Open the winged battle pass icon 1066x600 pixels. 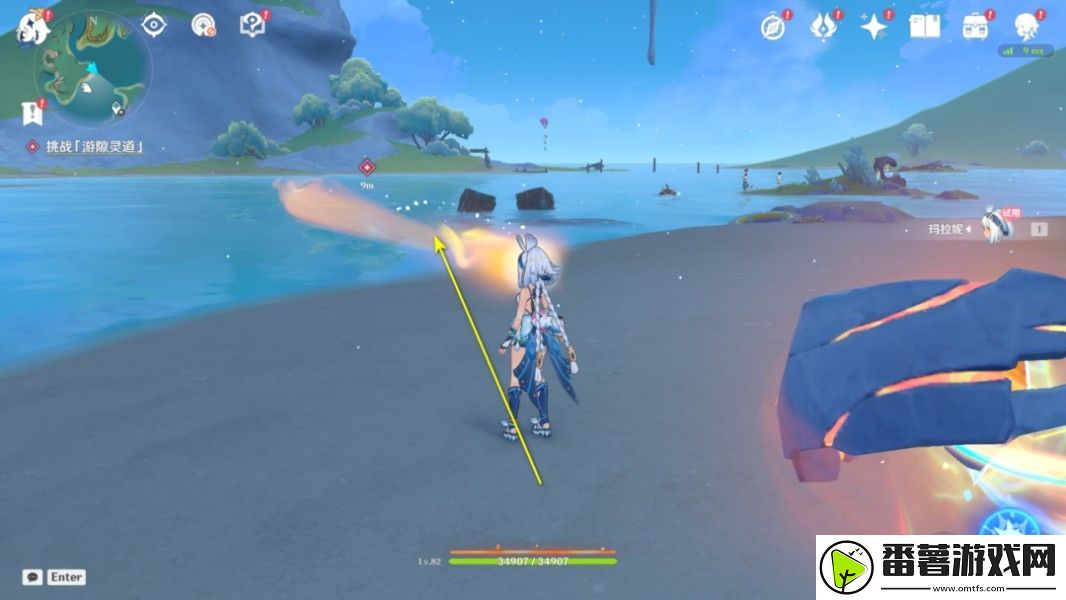click(823, 27)
